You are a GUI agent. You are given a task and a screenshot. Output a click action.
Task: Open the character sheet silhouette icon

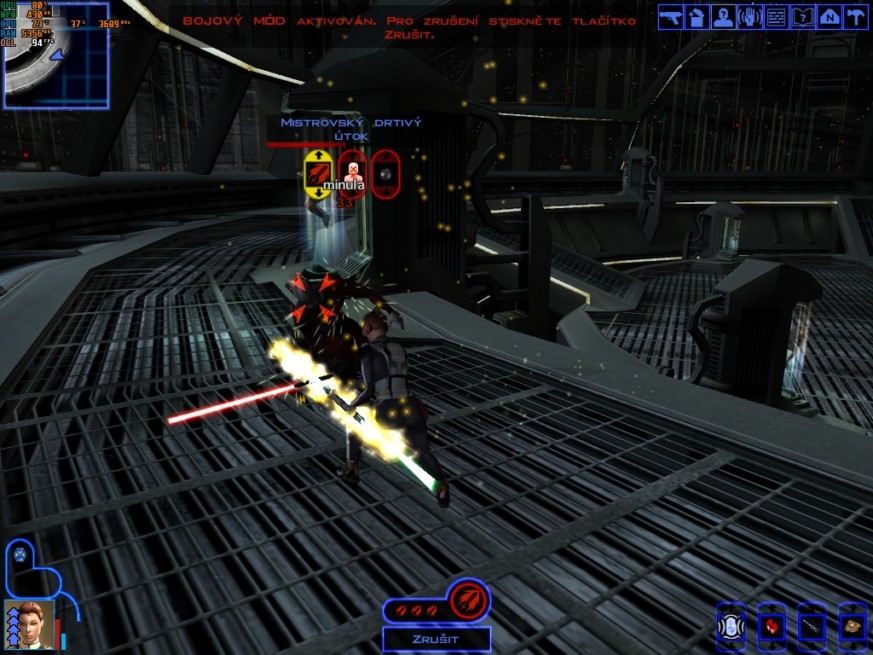click(x=724, y=16)
